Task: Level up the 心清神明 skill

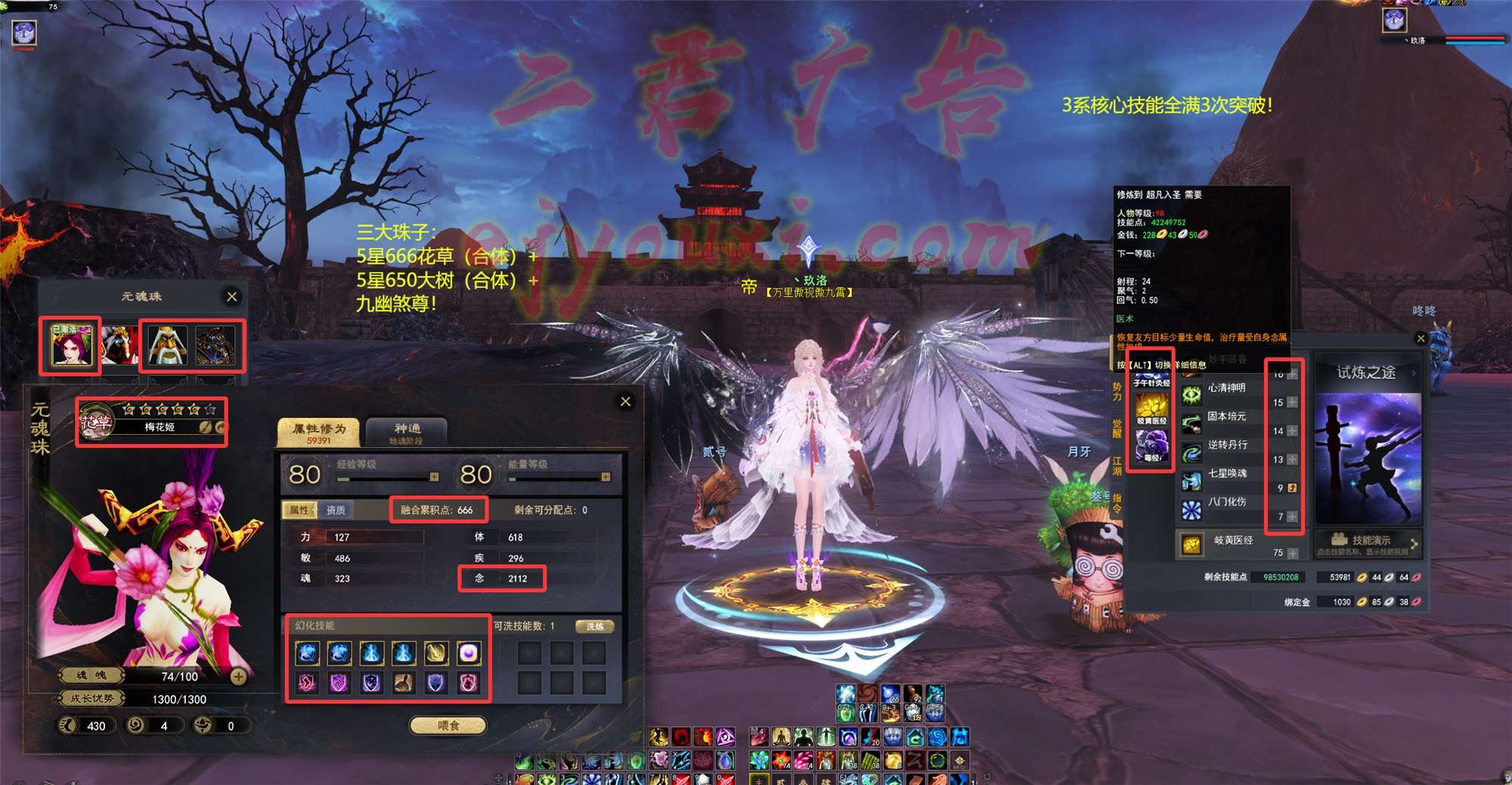Action: pos(1292,403)
